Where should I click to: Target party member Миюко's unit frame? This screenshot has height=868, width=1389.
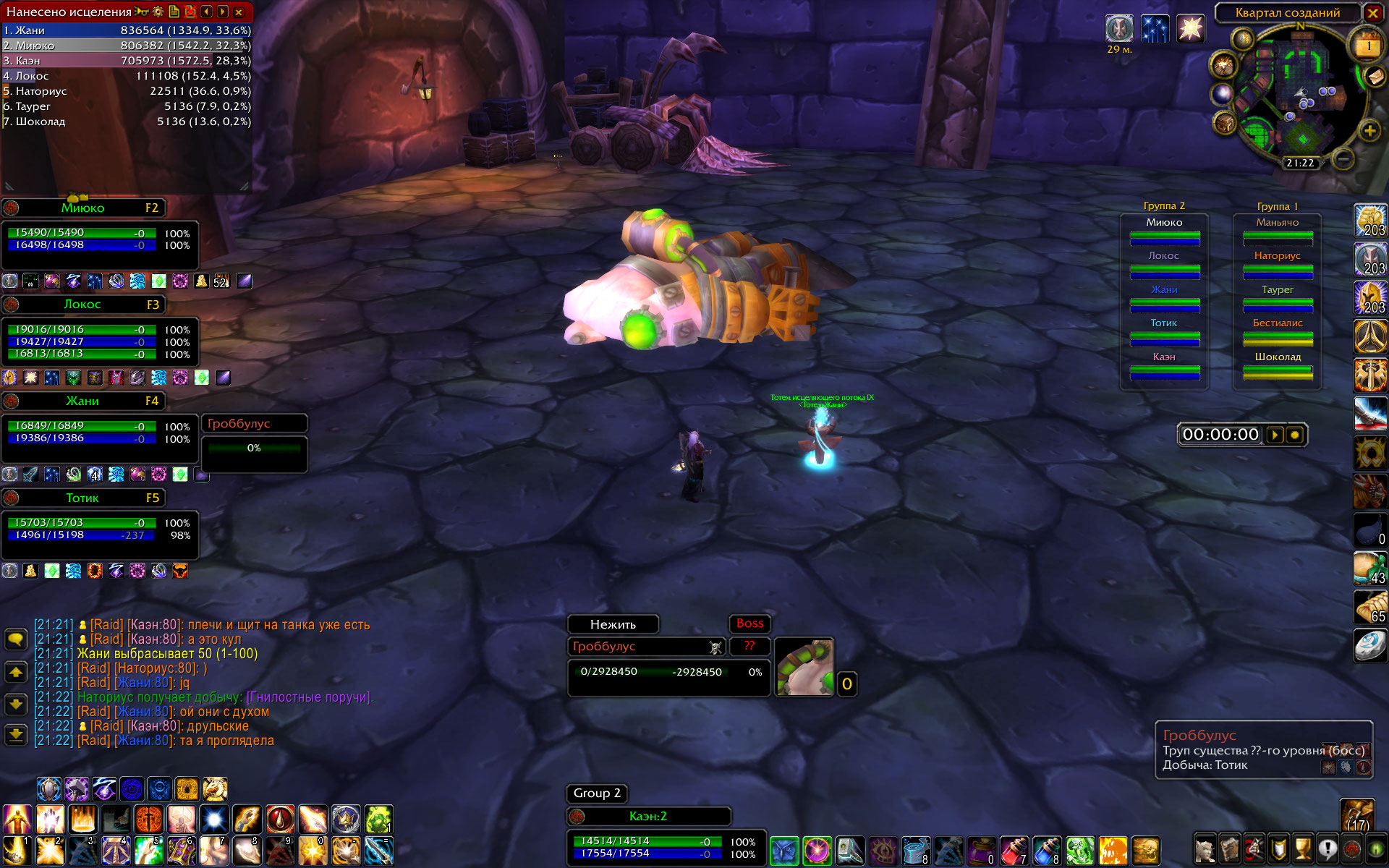point(83,208)
